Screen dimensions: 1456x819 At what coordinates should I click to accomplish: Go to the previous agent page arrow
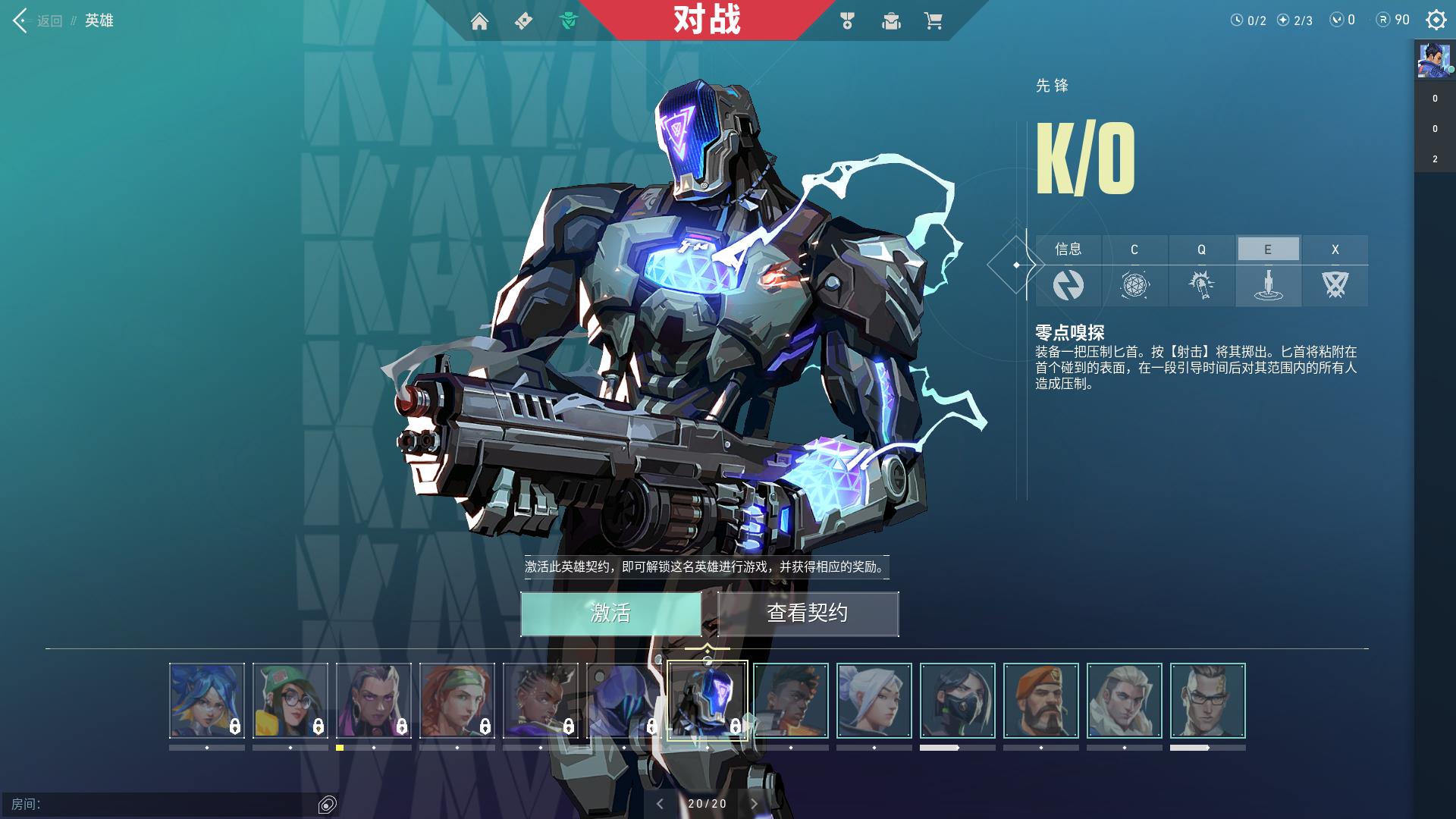(x=660, y=804)
